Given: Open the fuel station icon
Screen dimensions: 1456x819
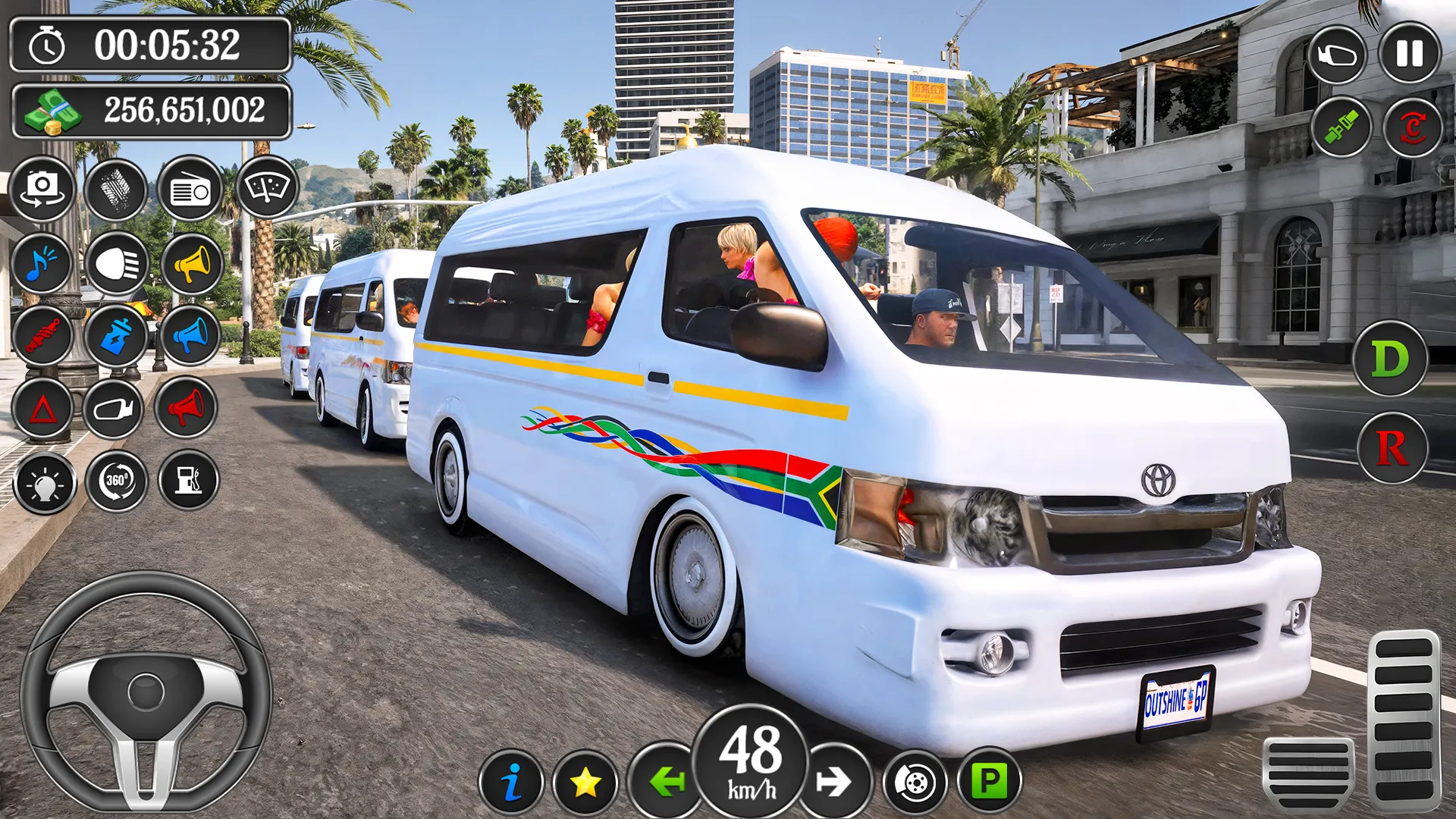Looking at the screenshot, I should click(x=191, y=480).
